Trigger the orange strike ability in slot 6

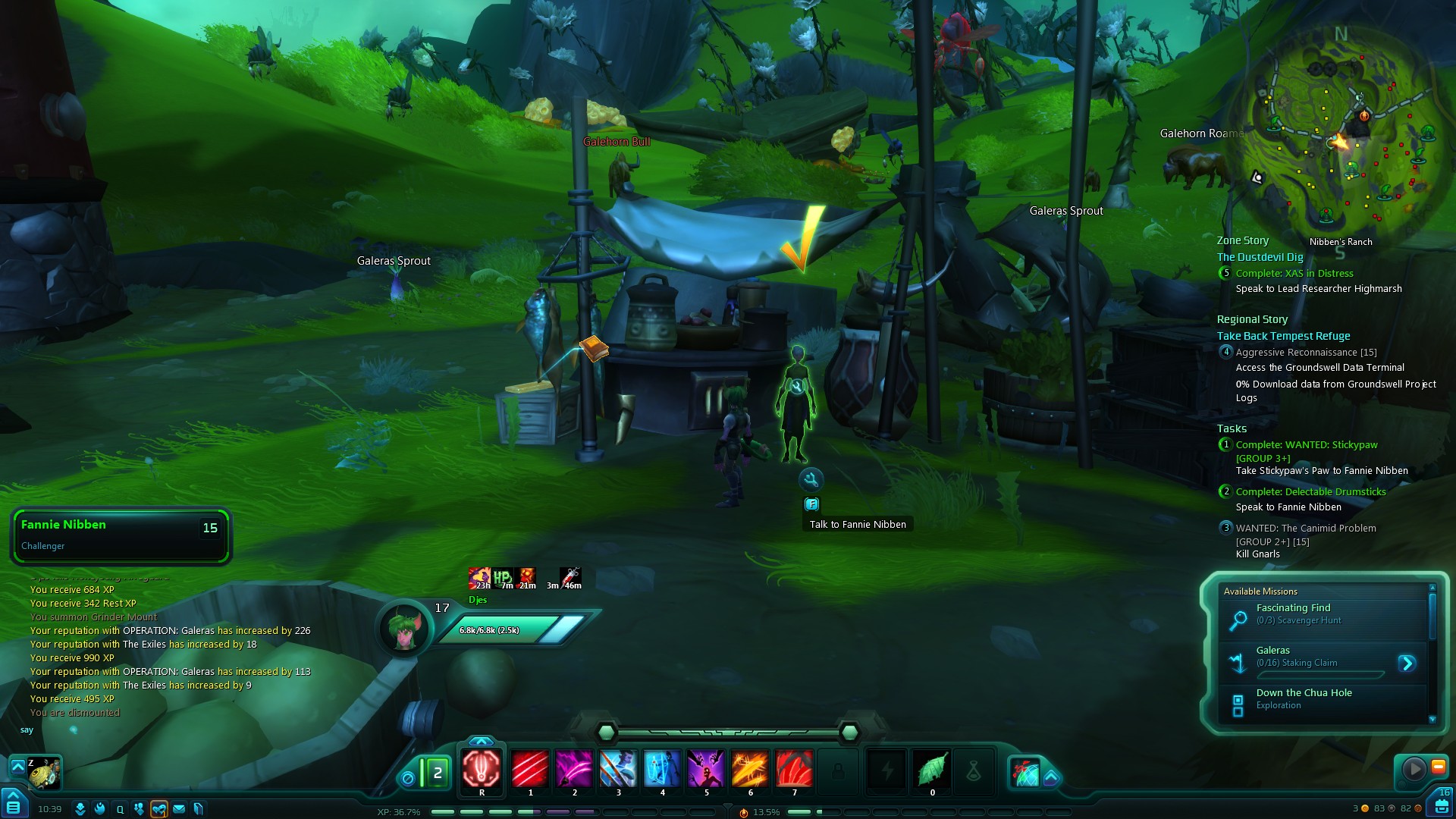click(x=750, y=767)
